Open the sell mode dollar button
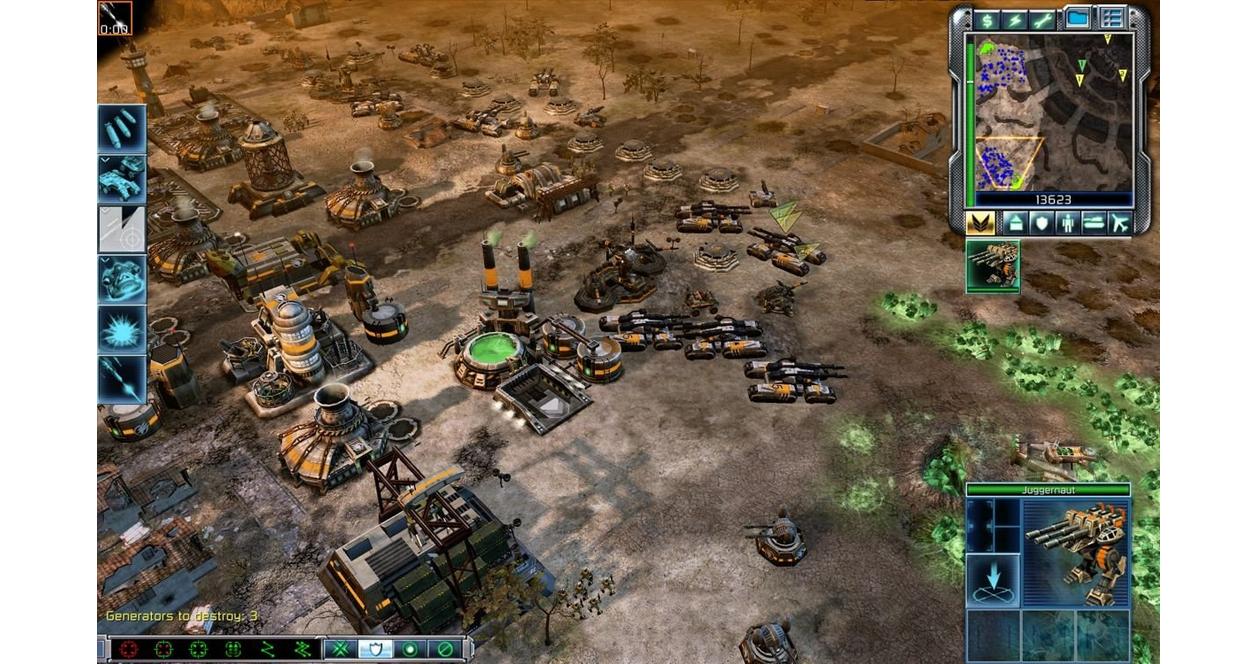 [x=987, y=19]
